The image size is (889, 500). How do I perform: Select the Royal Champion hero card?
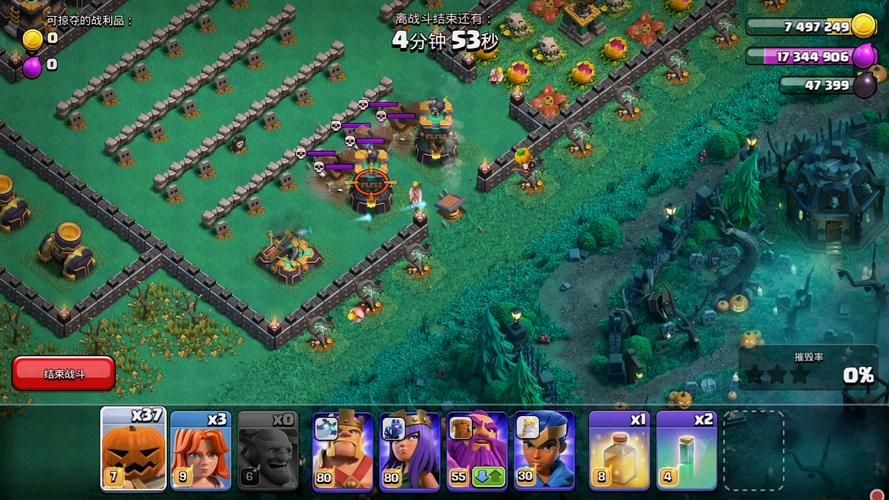pos(544,450)
